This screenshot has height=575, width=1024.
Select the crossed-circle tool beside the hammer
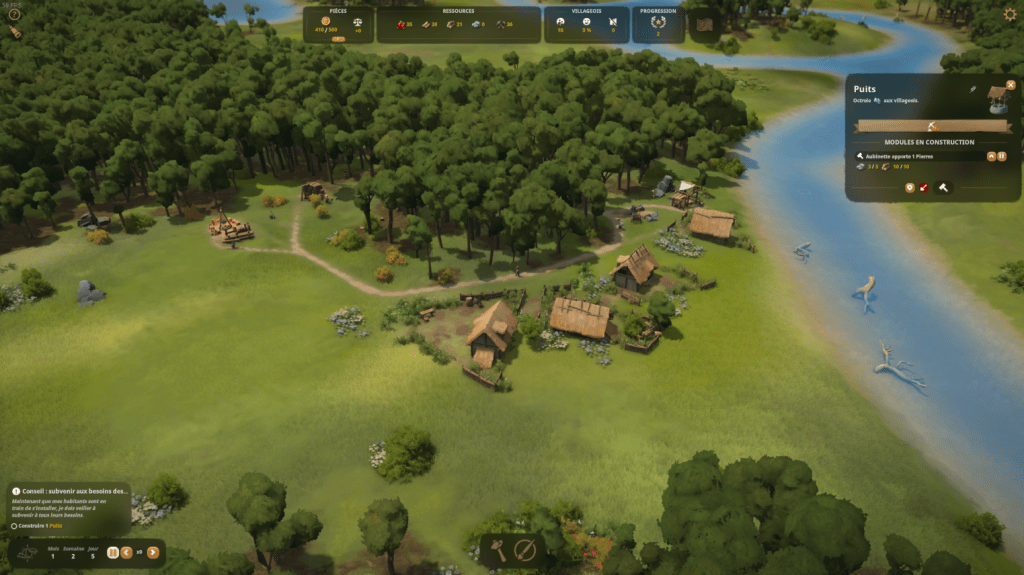525,550
